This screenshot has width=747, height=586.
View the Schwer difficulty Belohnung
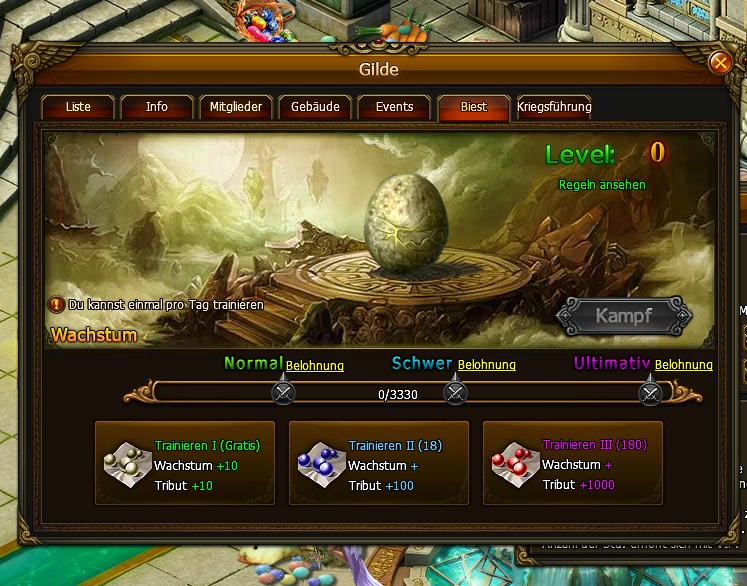(487, 366)
